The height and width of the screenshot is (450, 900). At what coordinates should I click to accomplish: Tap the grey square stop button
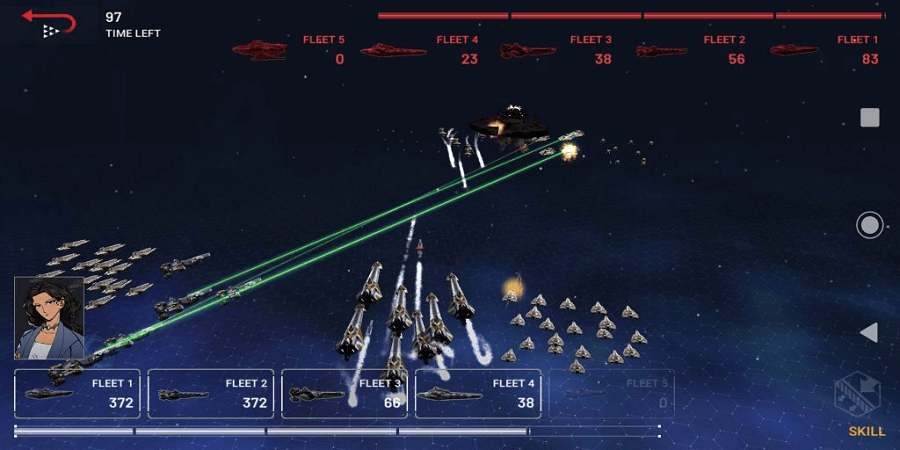[x=870, y=118]
